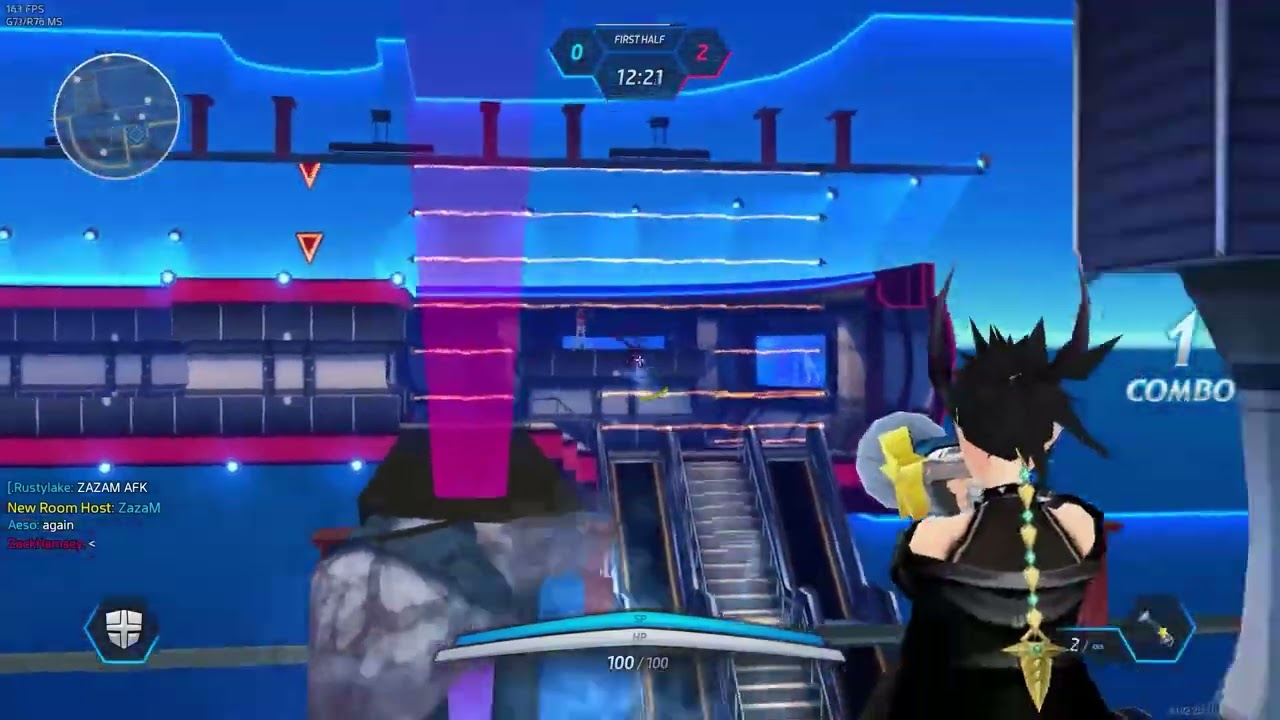This screenshot has height=720, width=1280.
Task: Select the weapon slot hexagon icon
Action: point(1157,631)
